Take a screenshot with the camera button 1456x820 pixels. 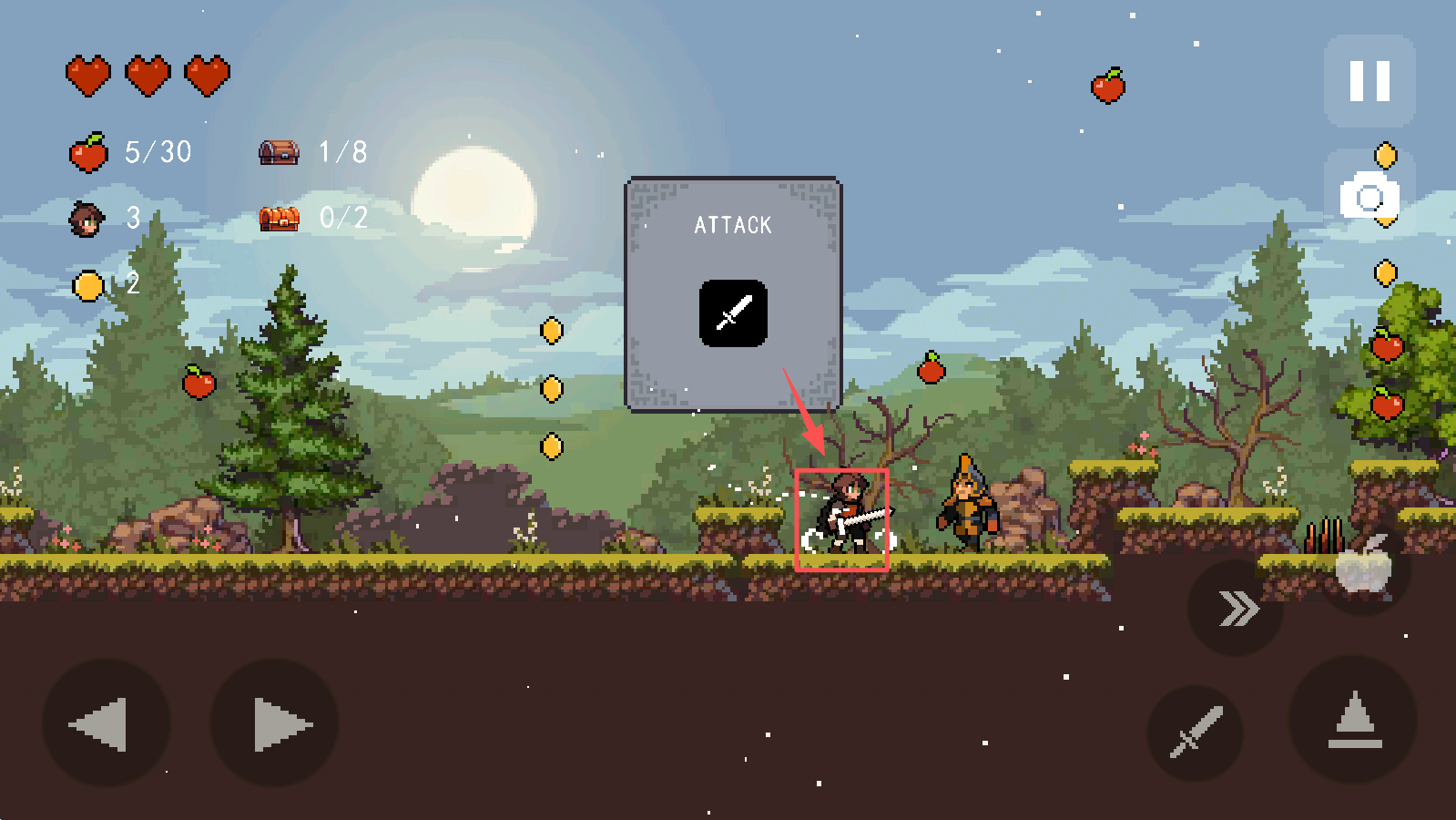1369,197
